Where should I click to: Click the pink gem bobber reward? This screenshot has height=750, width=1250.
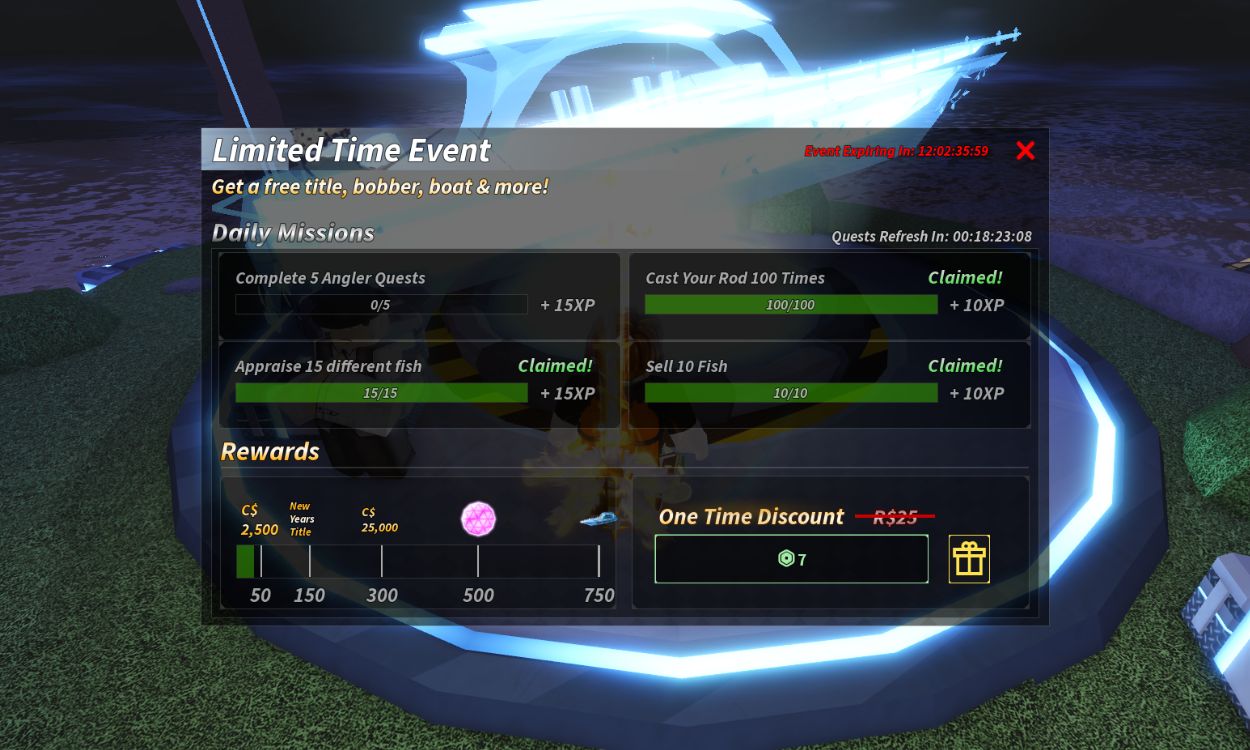pos(478,518)
